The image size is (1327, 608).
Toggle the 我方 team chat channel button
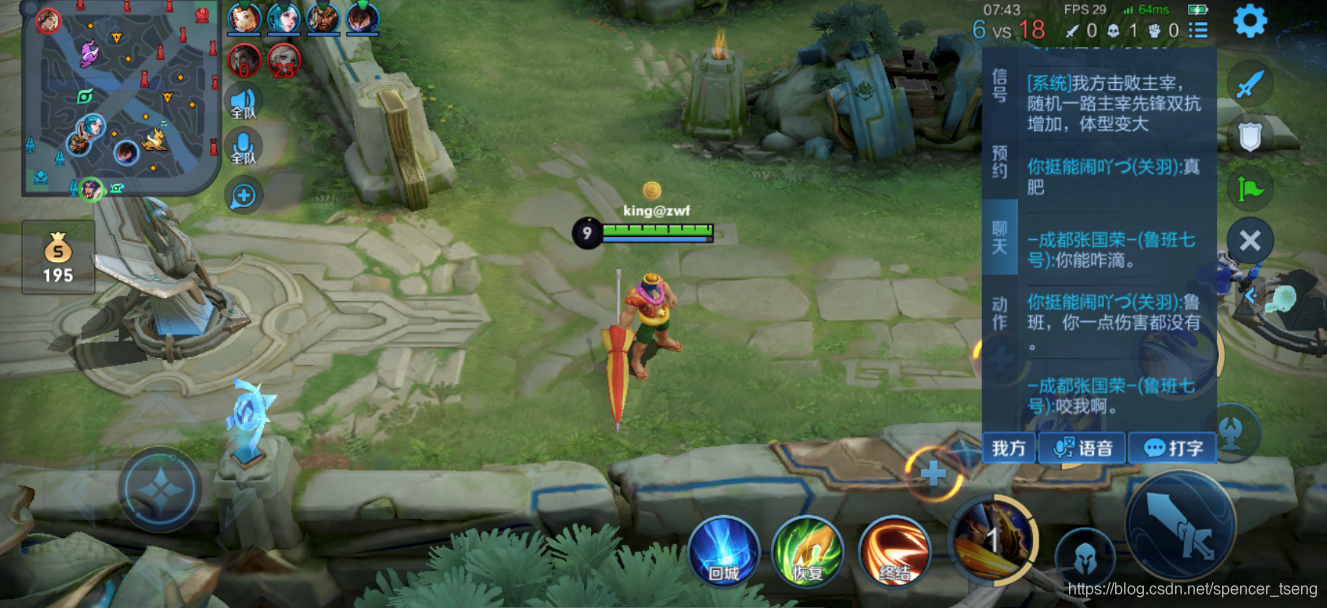pos(1009,448)
